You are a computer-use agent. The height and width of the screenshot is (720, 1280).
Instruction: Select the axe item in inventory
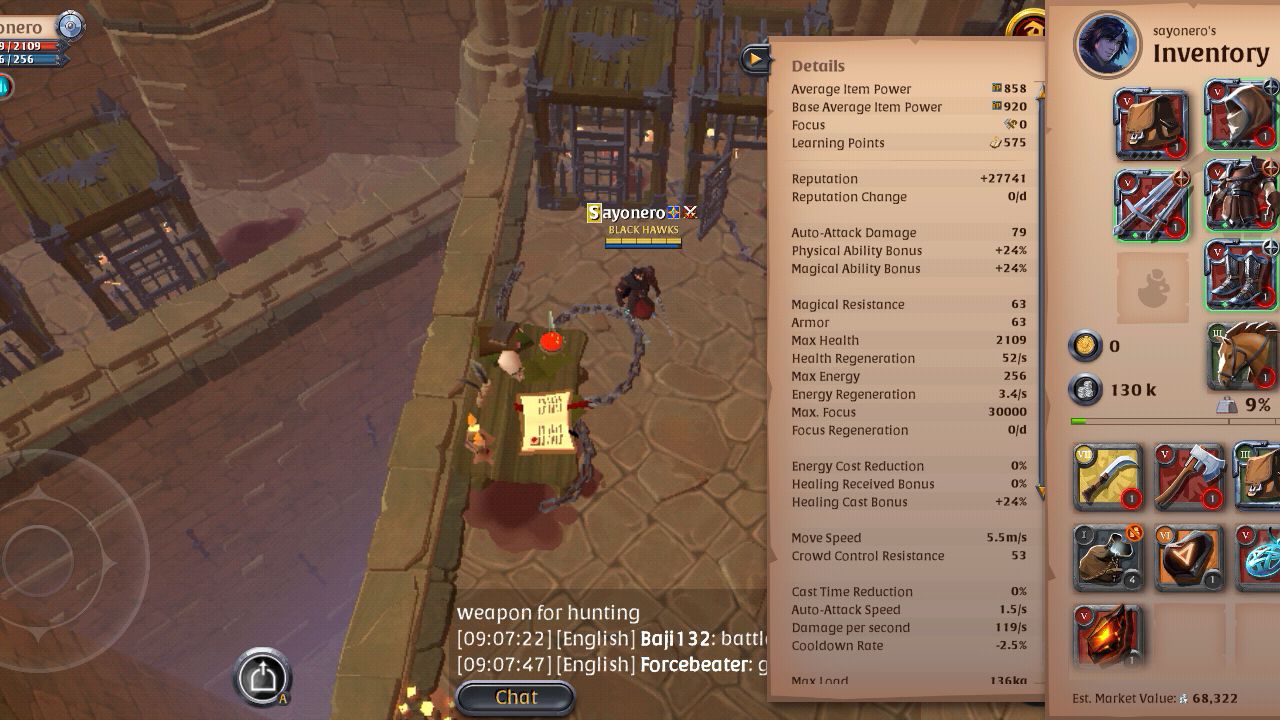1189,477
